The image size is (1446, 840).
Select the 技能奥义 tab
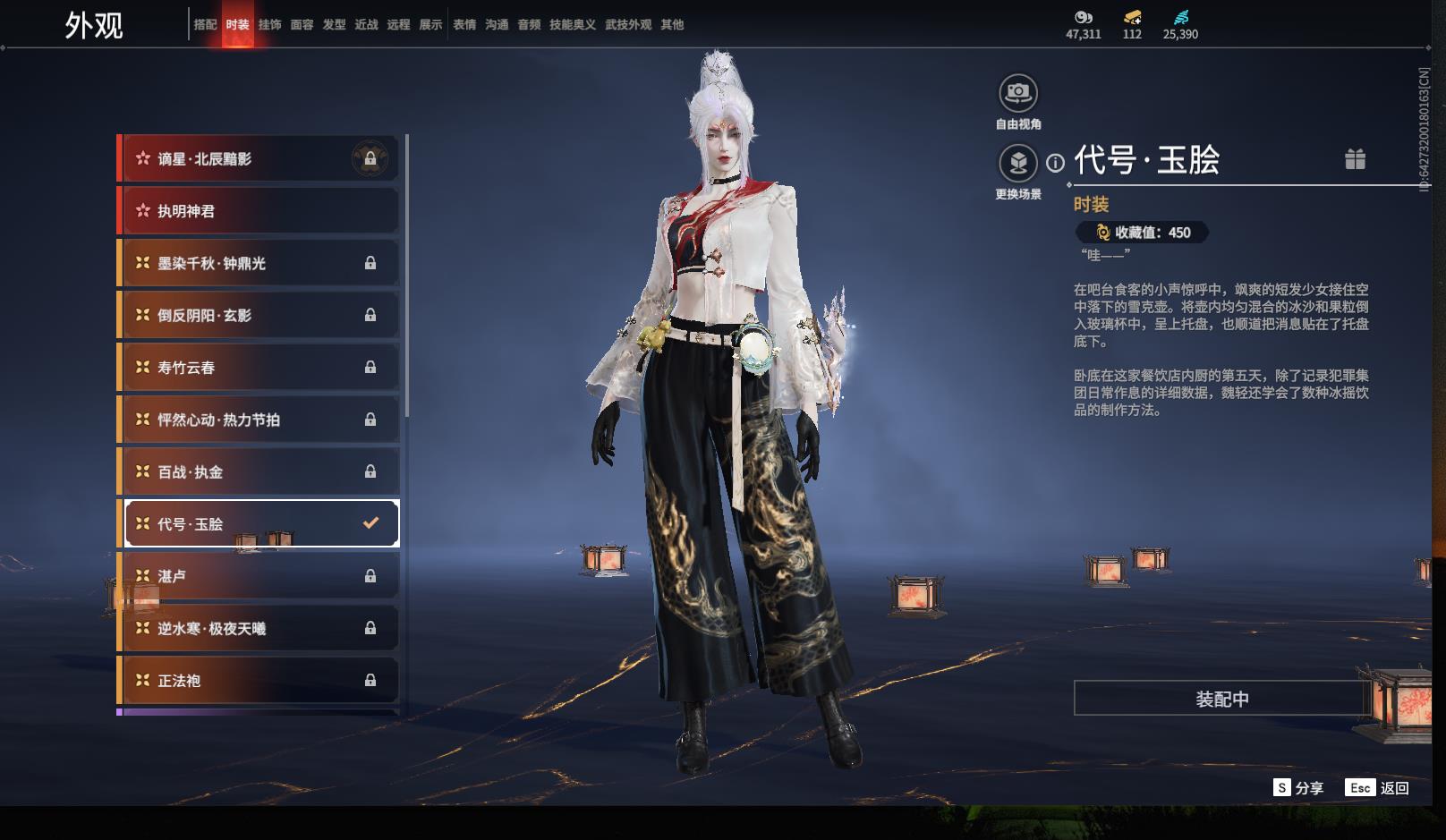point(572,25)
